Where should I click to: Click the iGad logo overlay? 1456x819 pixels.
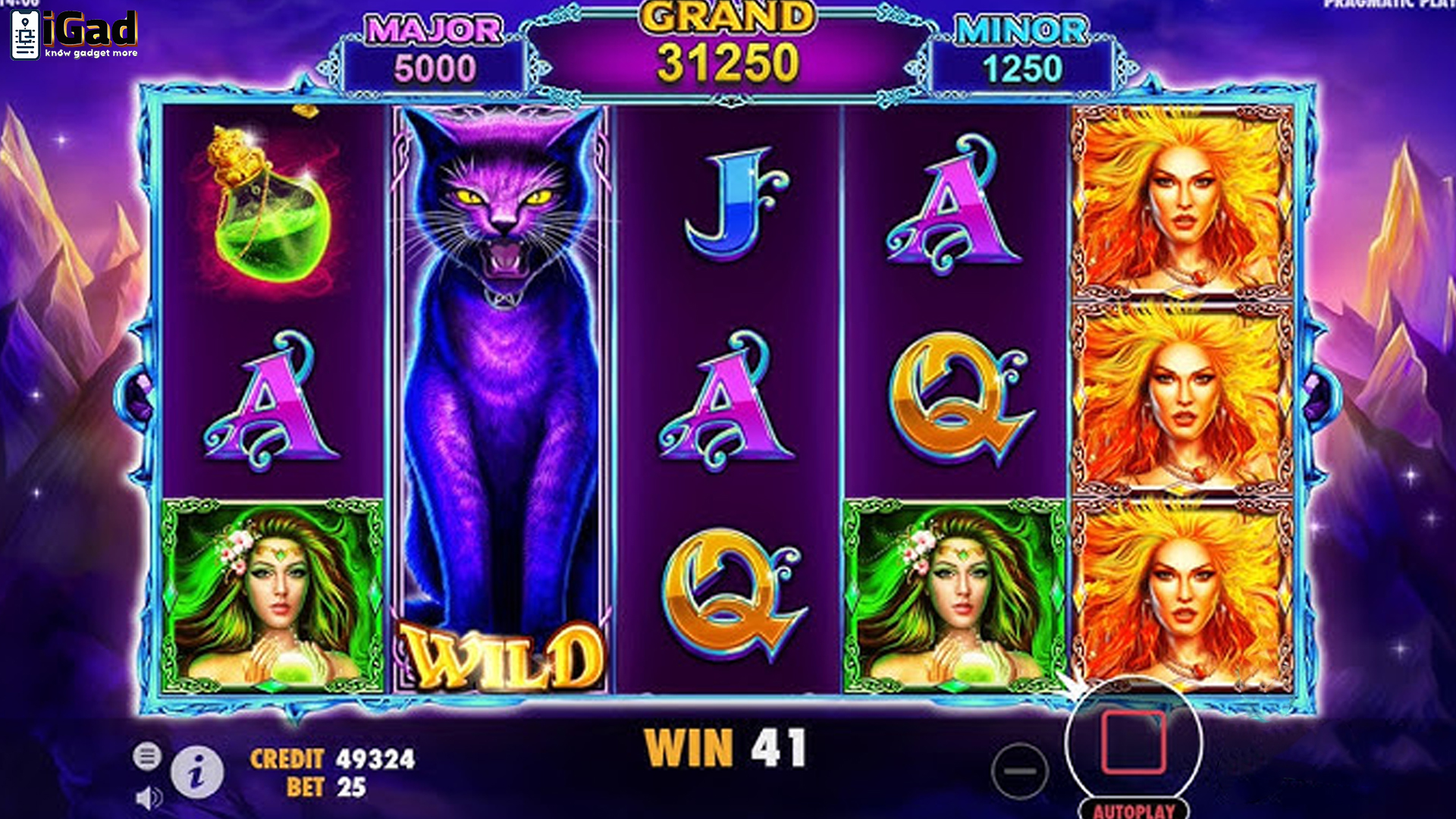click(74, 35)
